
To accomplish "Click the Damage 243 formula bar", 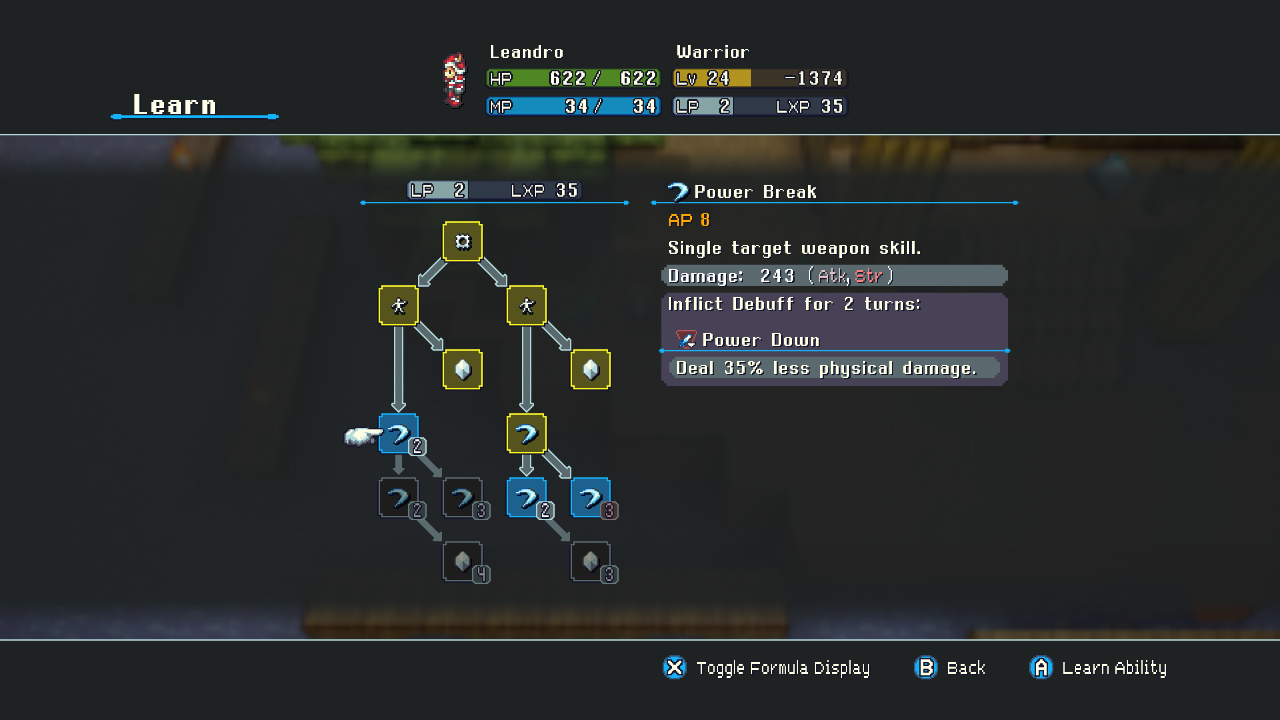I will (x=835, y=275).
